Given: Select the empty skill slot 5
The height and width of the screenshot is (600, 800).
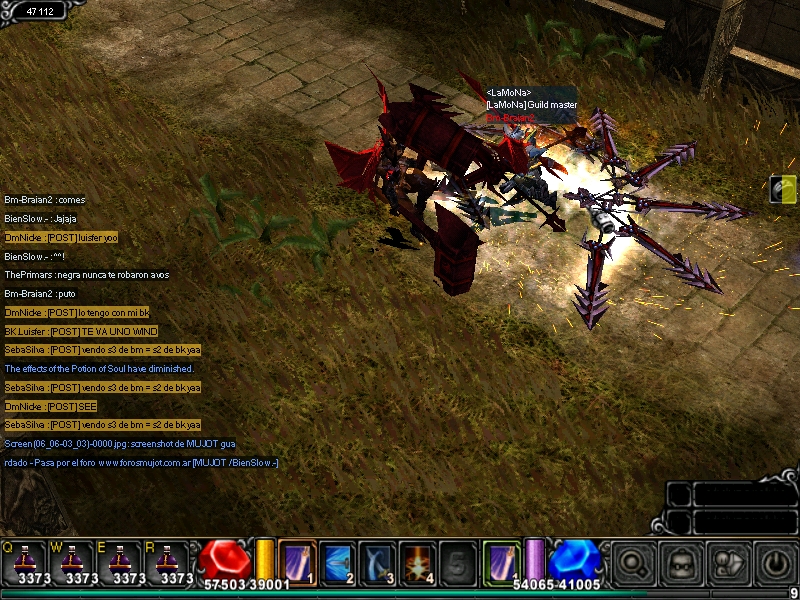Looking at the screenshot, I should (x=457, y=560).
